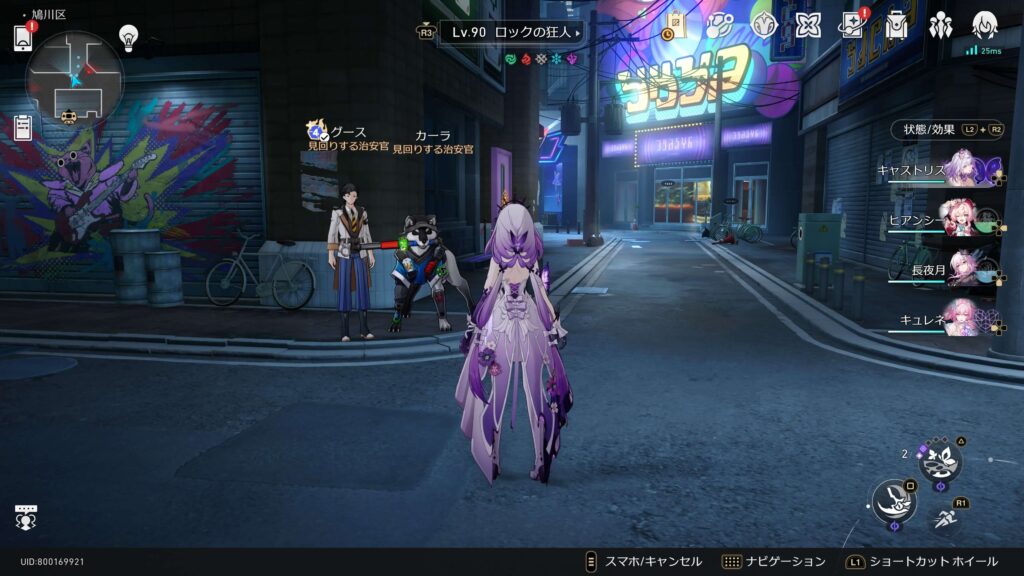Open the star-card warp icon with alert
The image size is (1024, 576).
(x=852, y=25)
